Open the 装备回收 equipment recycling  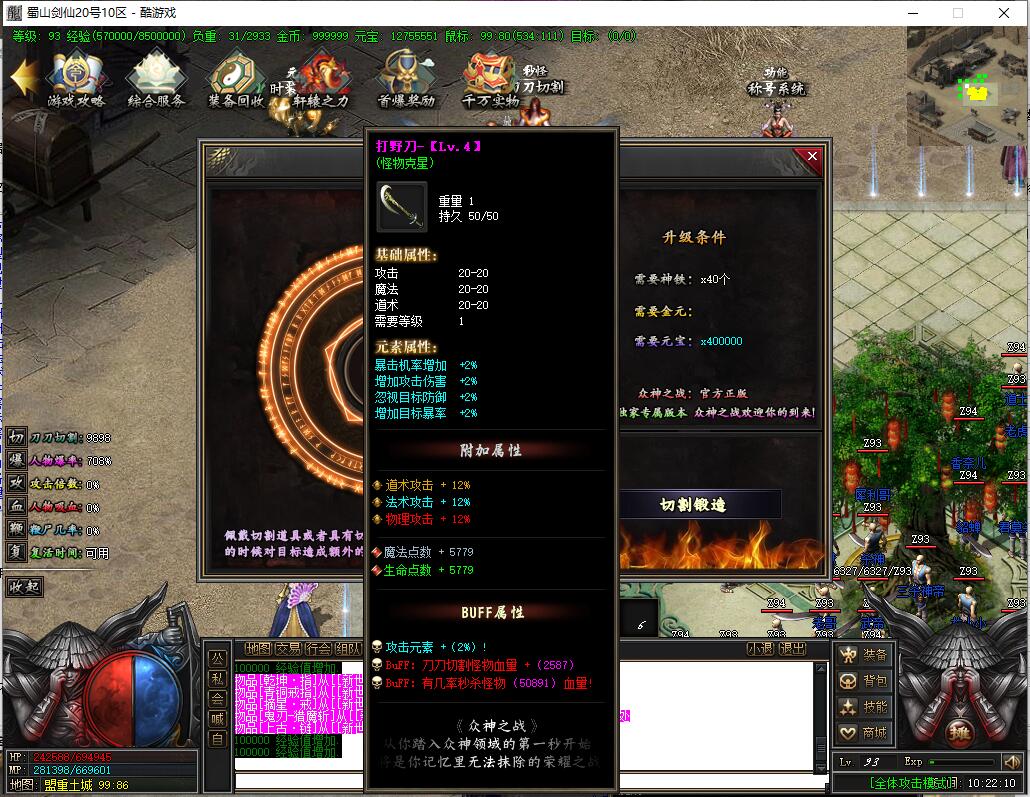(236, 78)
